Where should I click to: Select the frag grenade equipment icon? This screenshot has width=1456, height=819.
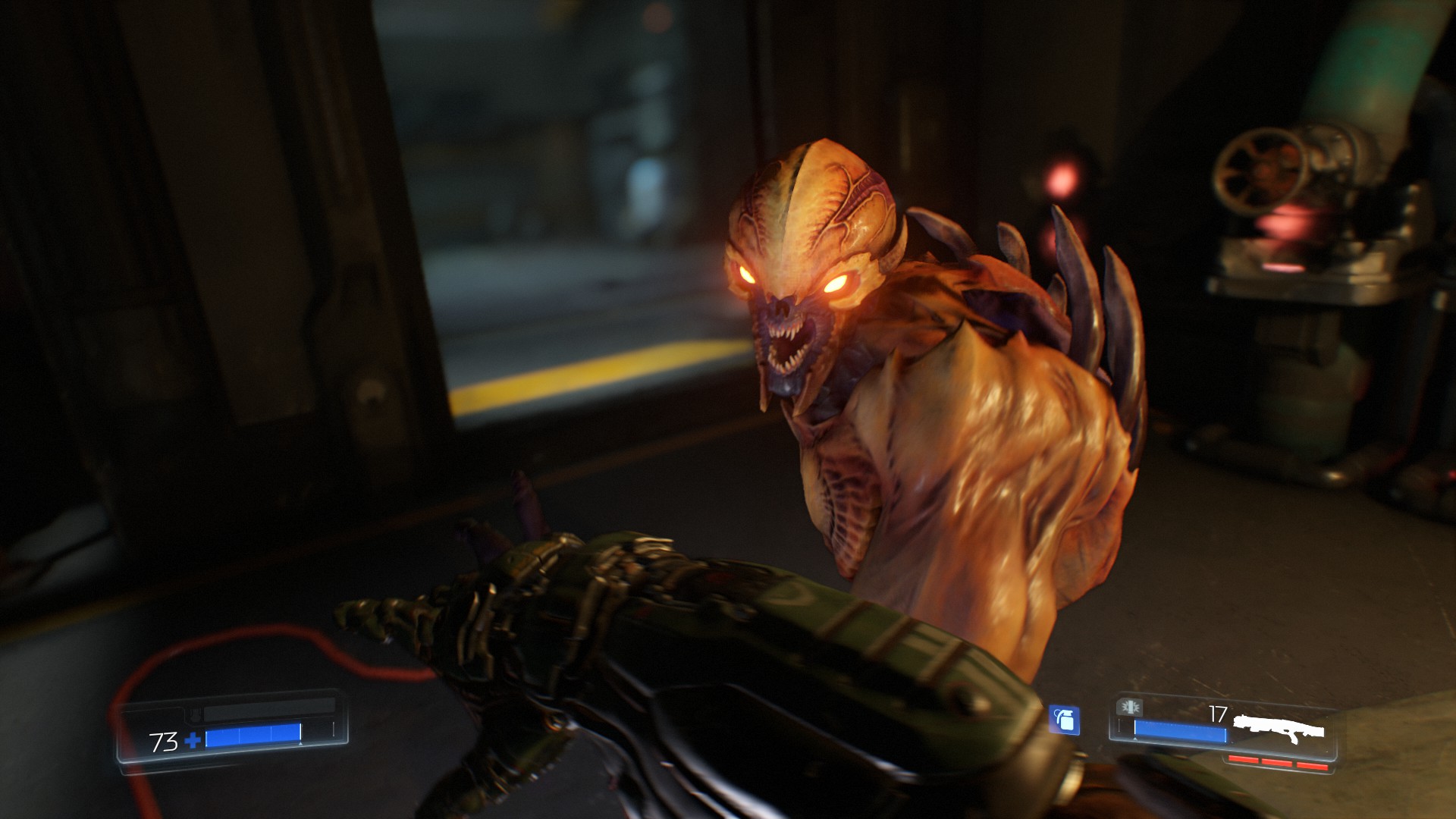click(1064, 720)
